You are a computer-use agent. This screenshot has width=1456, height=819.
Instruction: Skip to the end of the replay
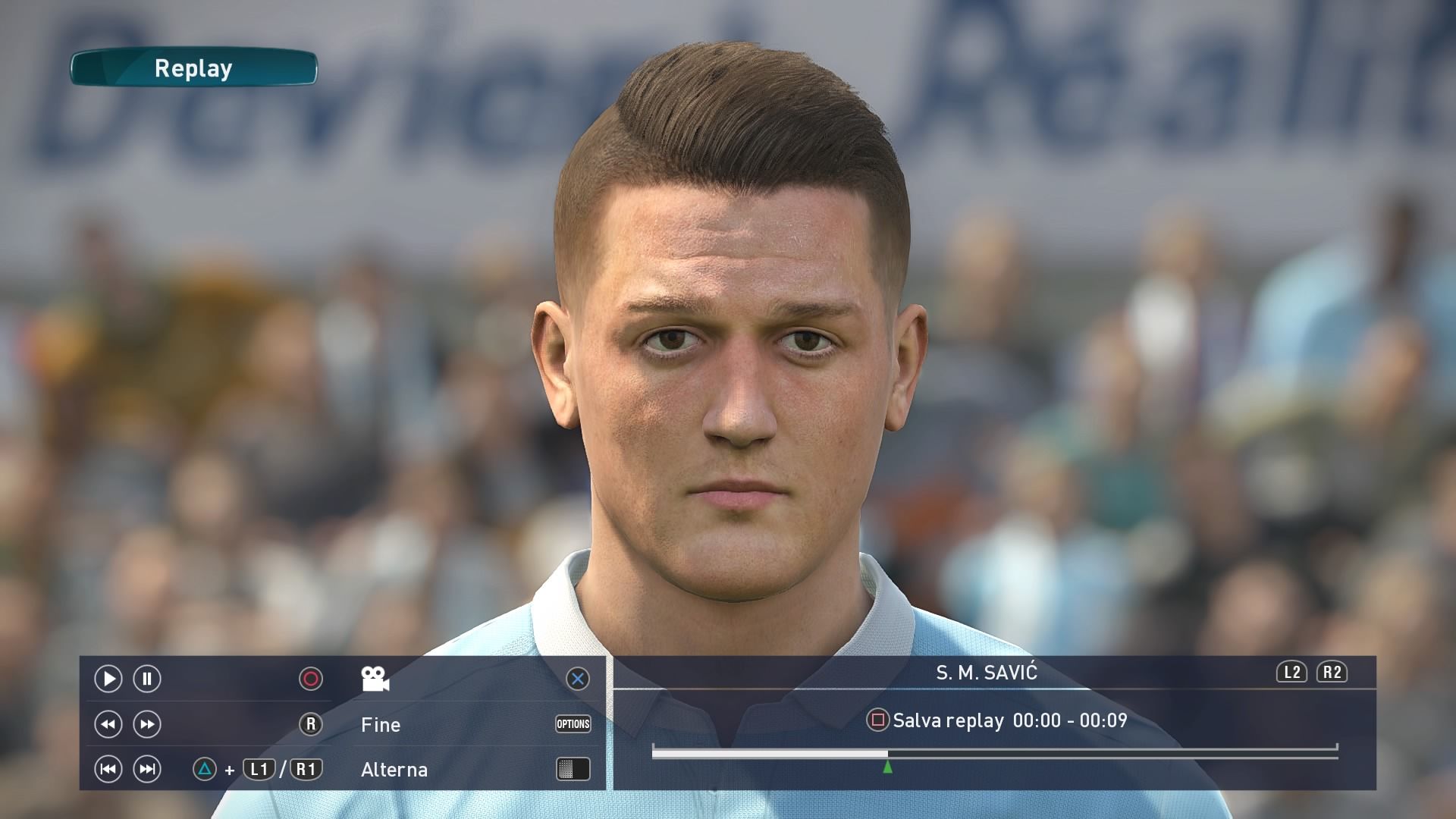(147, 770)
